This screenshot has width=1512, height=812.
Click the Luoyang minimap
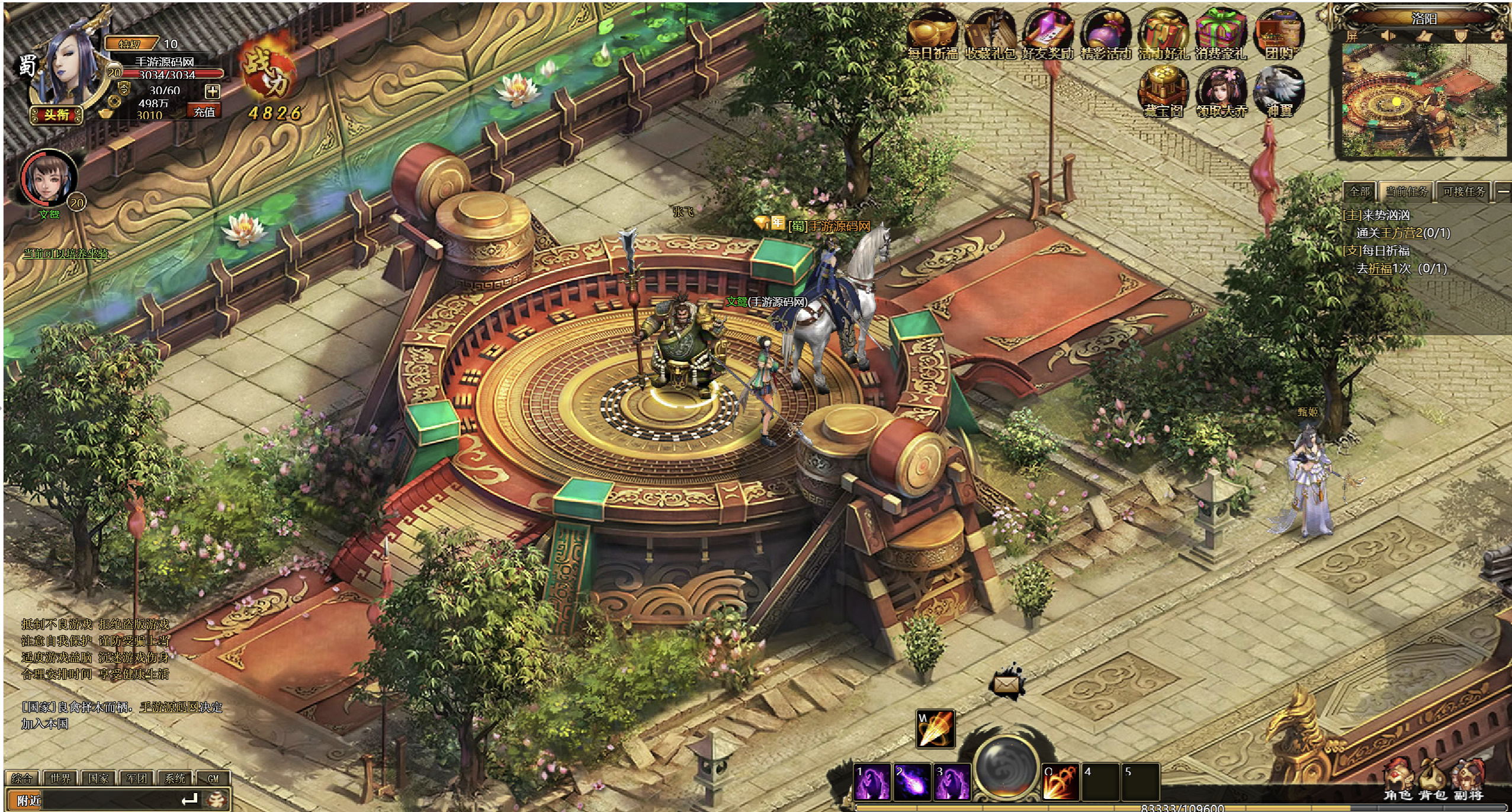(1421, 101)
